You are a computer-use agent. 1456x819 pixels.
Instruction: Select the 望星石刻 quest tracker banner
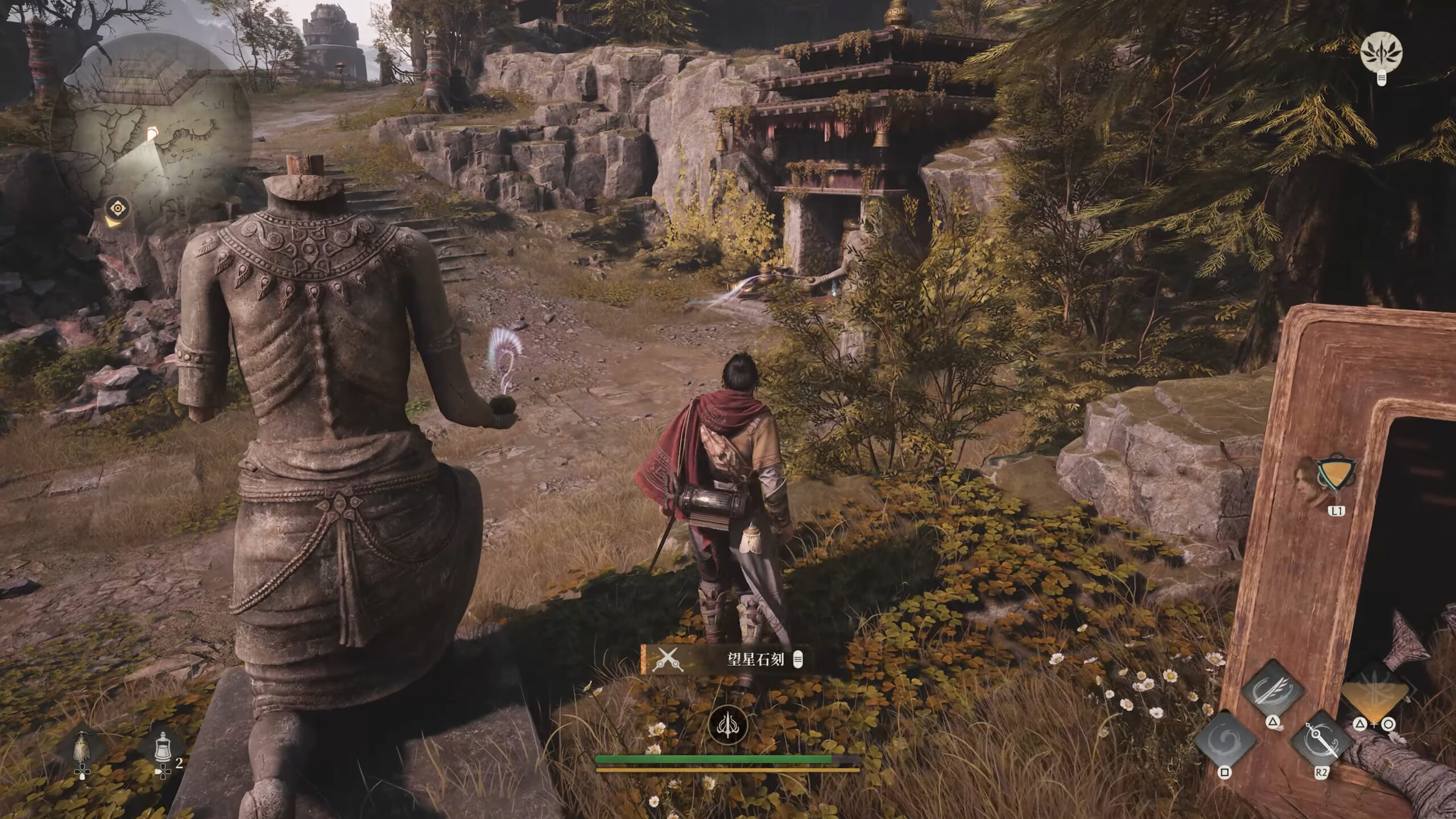(x=725, y=659)
